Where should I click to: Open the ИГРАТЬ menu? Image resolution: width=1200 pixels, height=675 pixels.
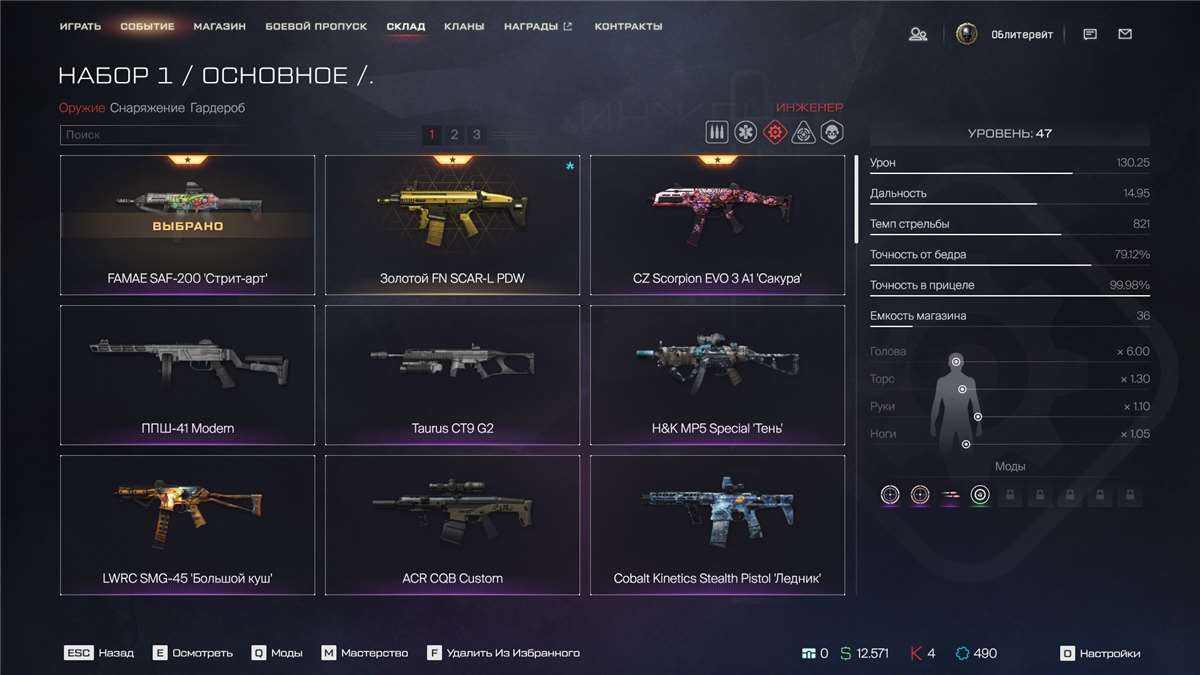pos(80,26)
